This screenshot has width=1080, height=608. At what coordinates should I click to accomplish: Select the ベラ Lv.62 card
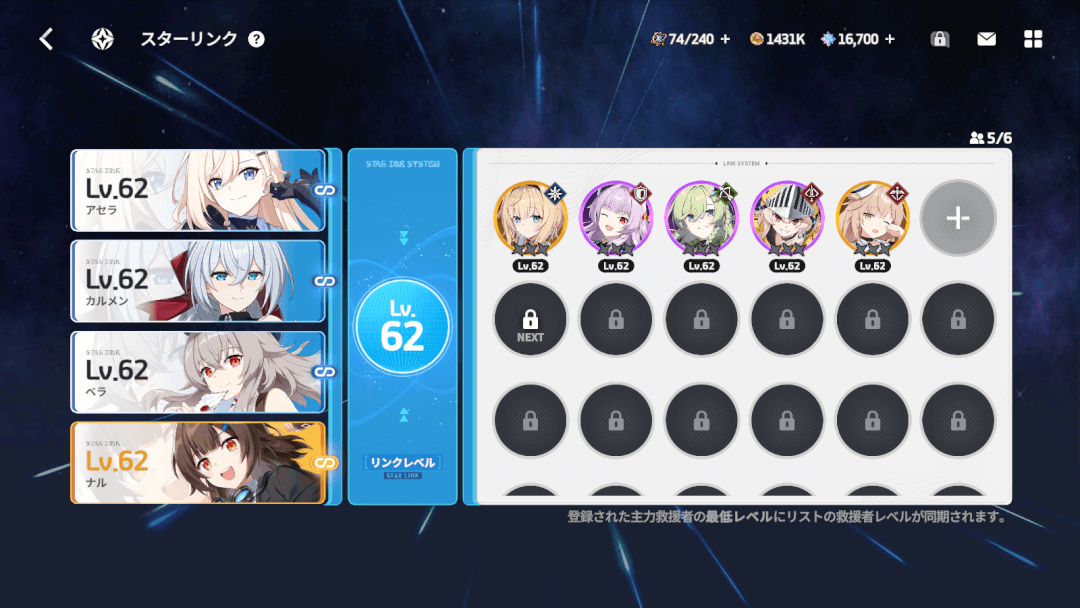tap(198, 372)
